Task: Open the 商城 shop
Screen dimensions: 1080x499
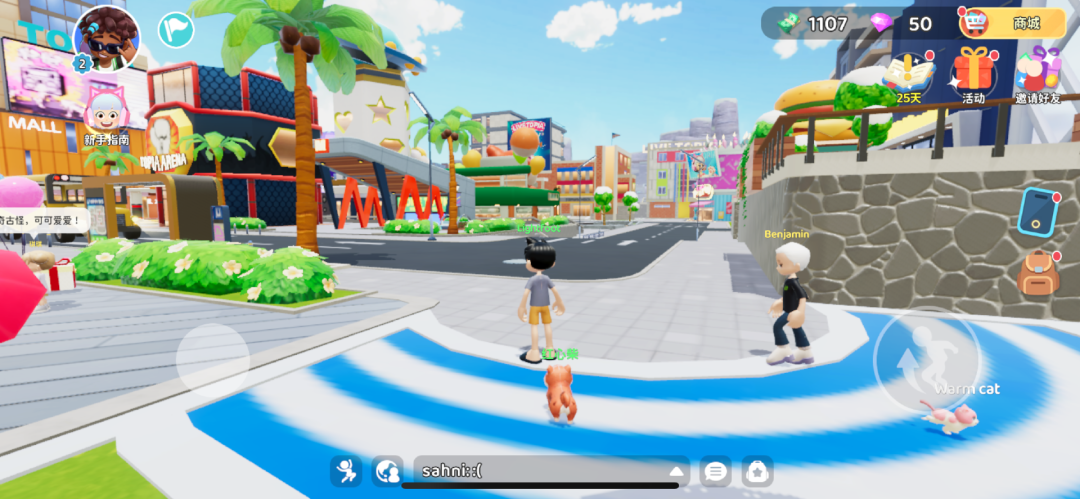Action: click(x=1012, y=23)
